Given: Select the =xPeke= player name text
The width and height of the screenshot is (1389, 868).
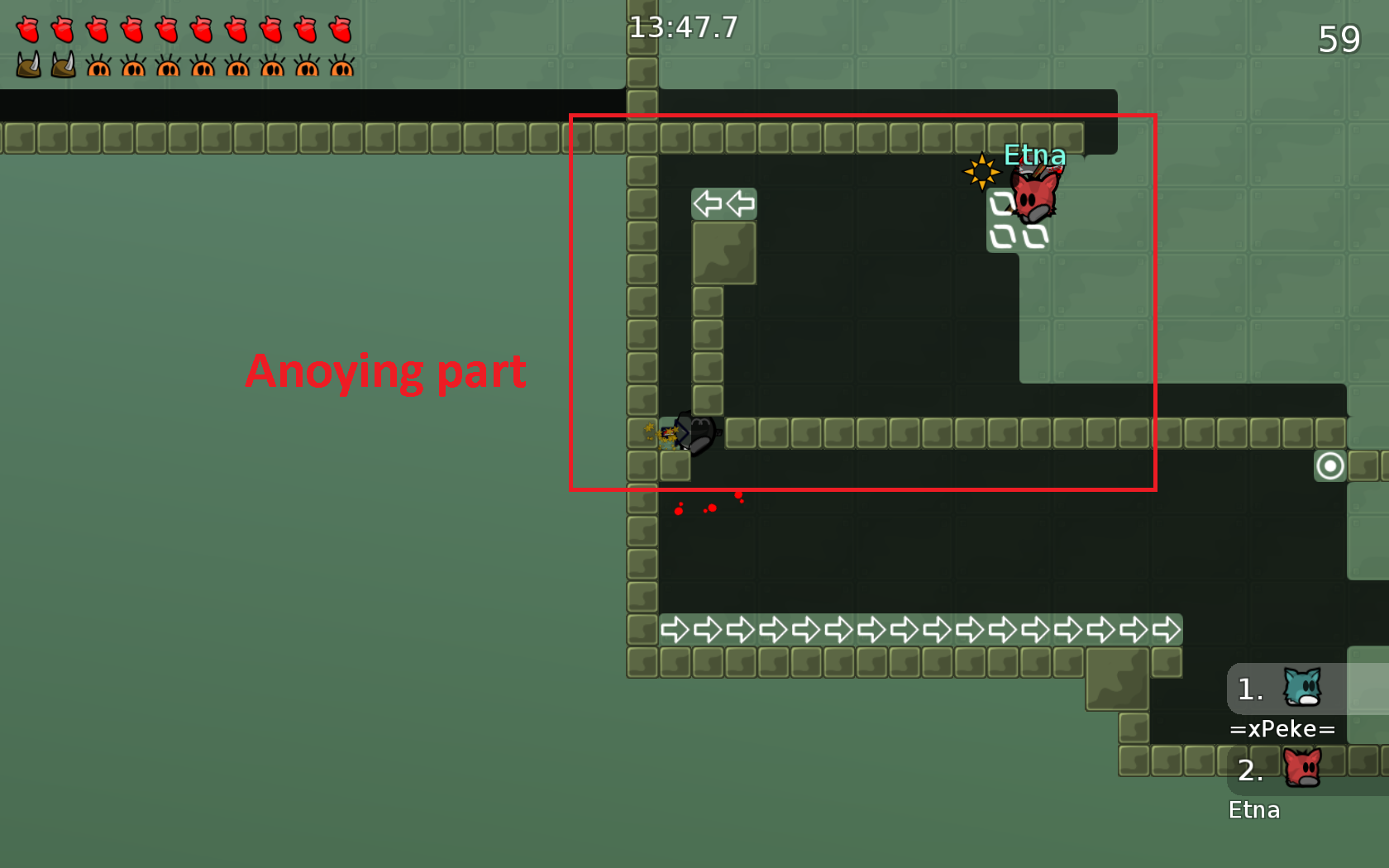Looking at the screenshot, I should tap(1282, 729).
